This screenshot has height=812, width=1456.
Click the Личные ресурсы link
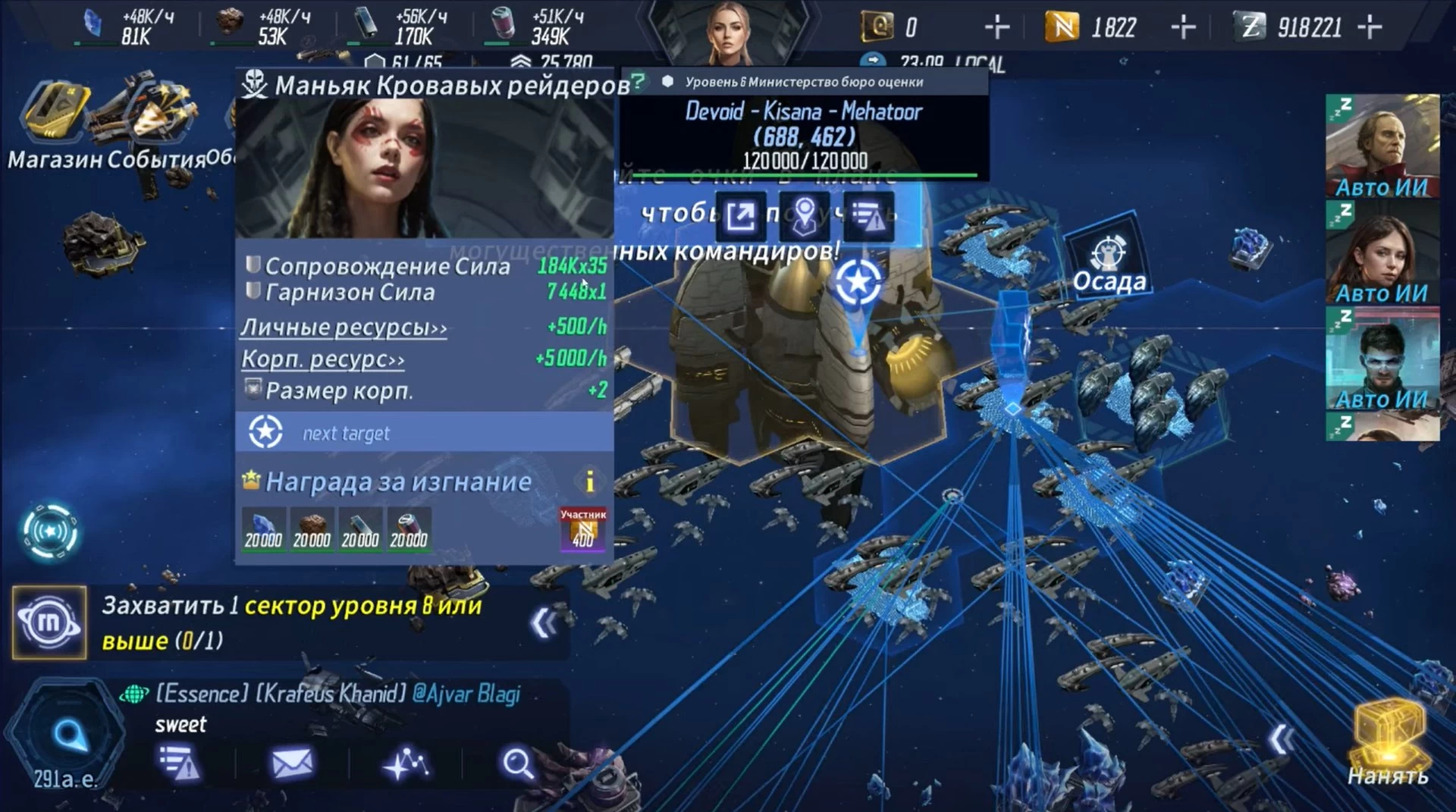click(x=344, y=328)
